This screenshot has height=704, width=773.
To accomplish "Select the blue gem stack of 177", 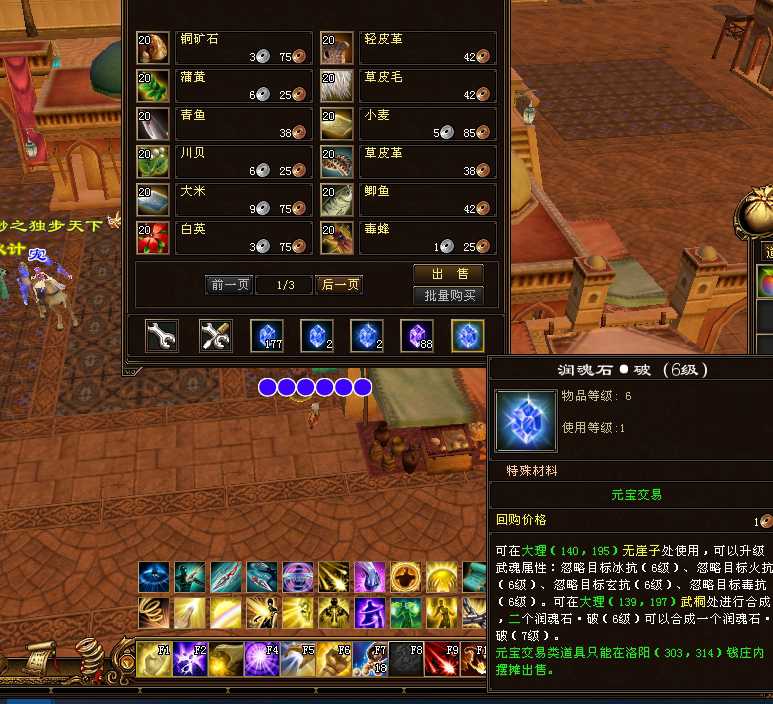I will (x=266, y=336).
